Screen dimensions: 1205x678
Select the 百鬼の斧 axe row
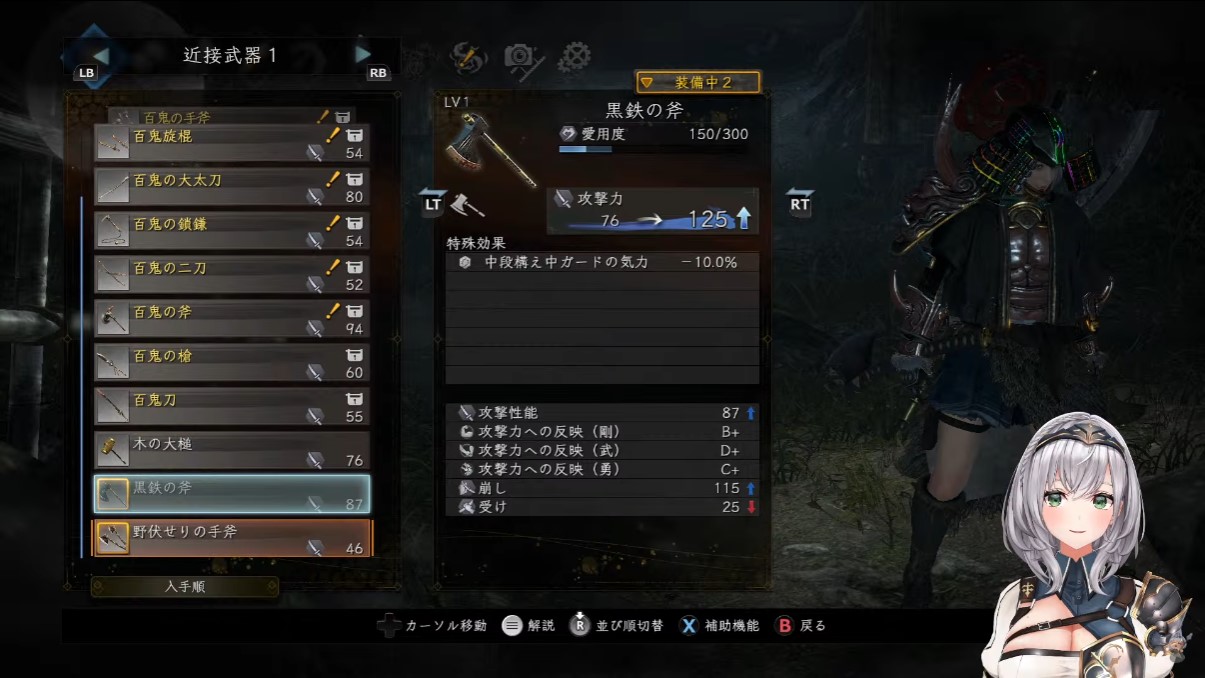pyautogui.click(x=231, y=319)
